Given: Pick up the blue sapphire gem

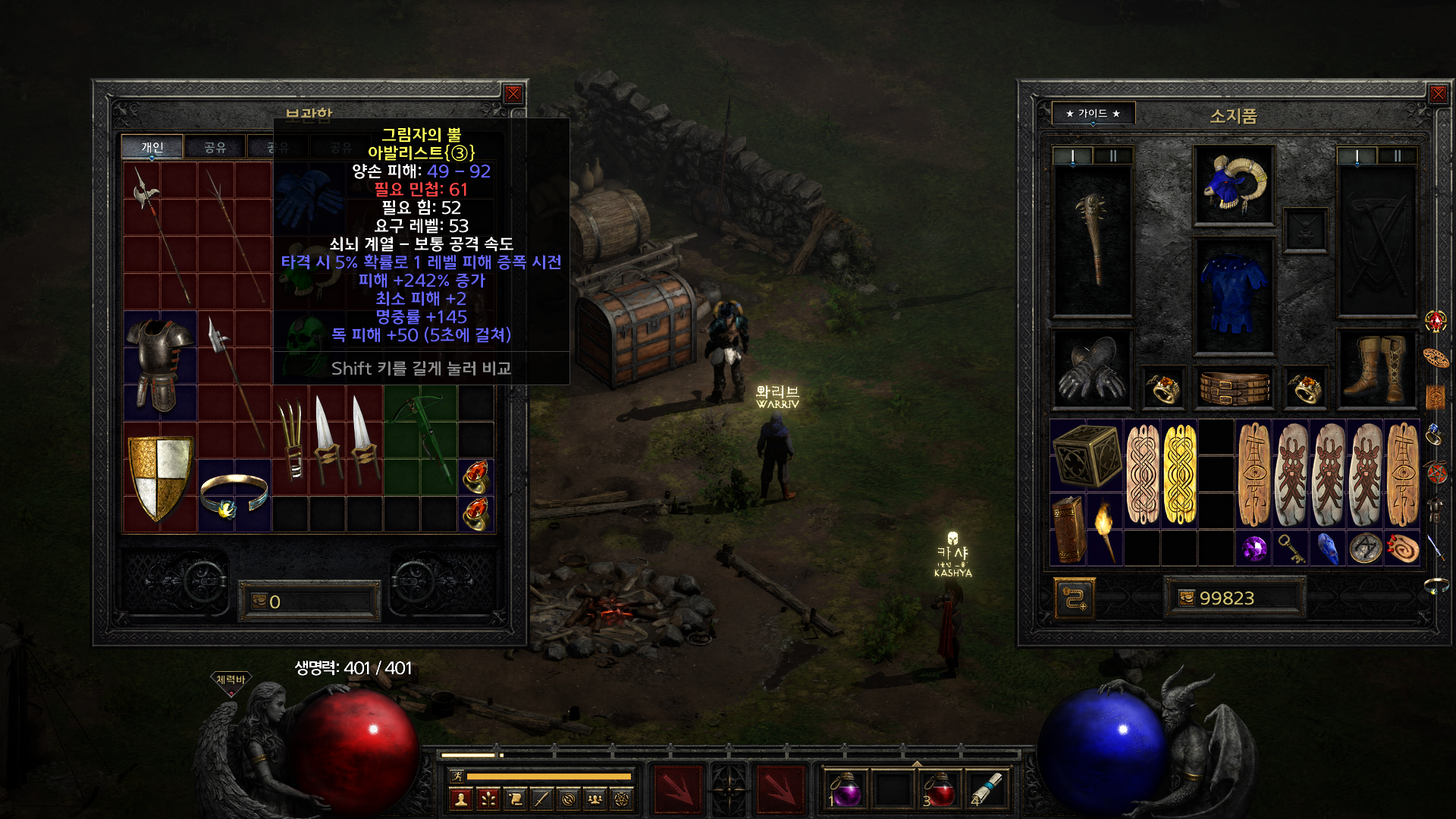Looking at the screenshot, I should tap(1327, 548).
